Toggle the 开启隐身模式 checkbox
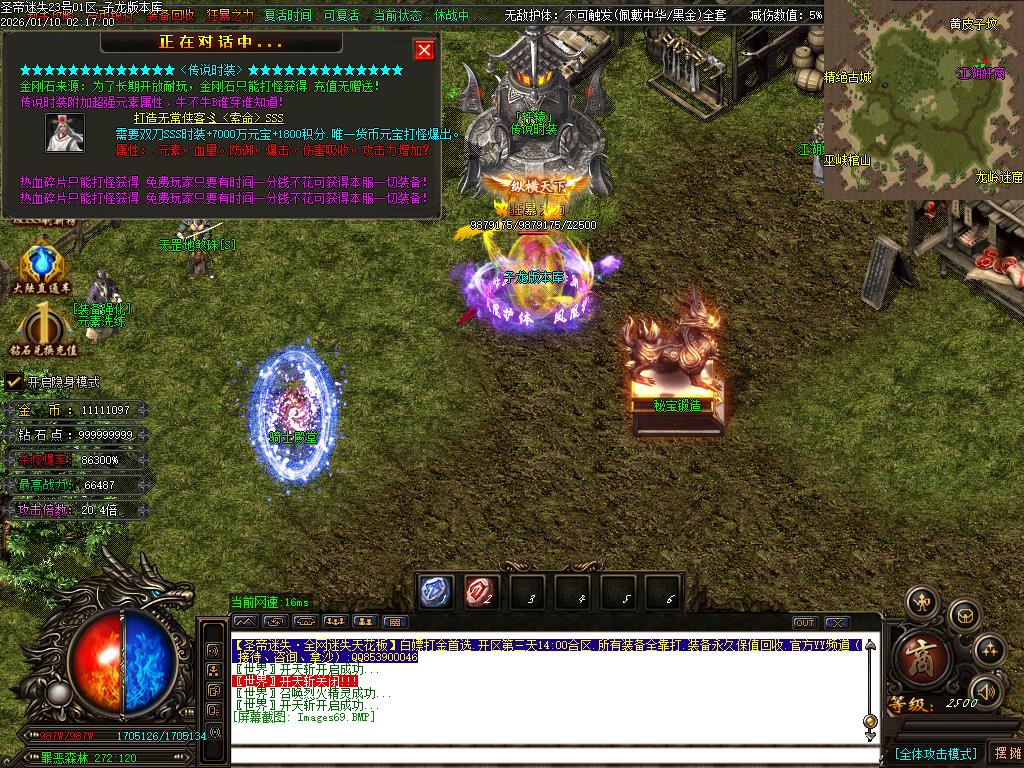Image resolution: width=1024 pixels, height=768 pixels. 14,381
